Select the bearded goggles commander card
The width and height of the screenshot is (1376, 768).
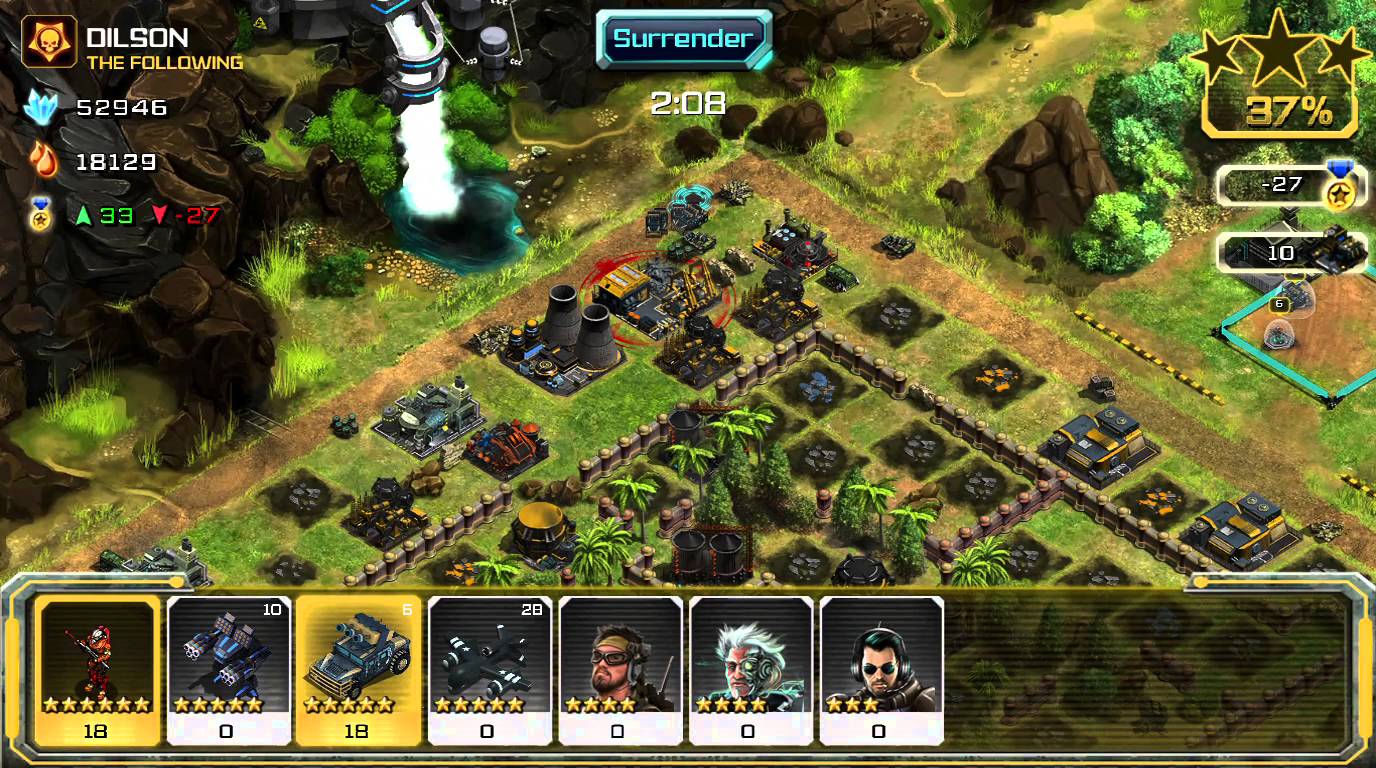620,670
